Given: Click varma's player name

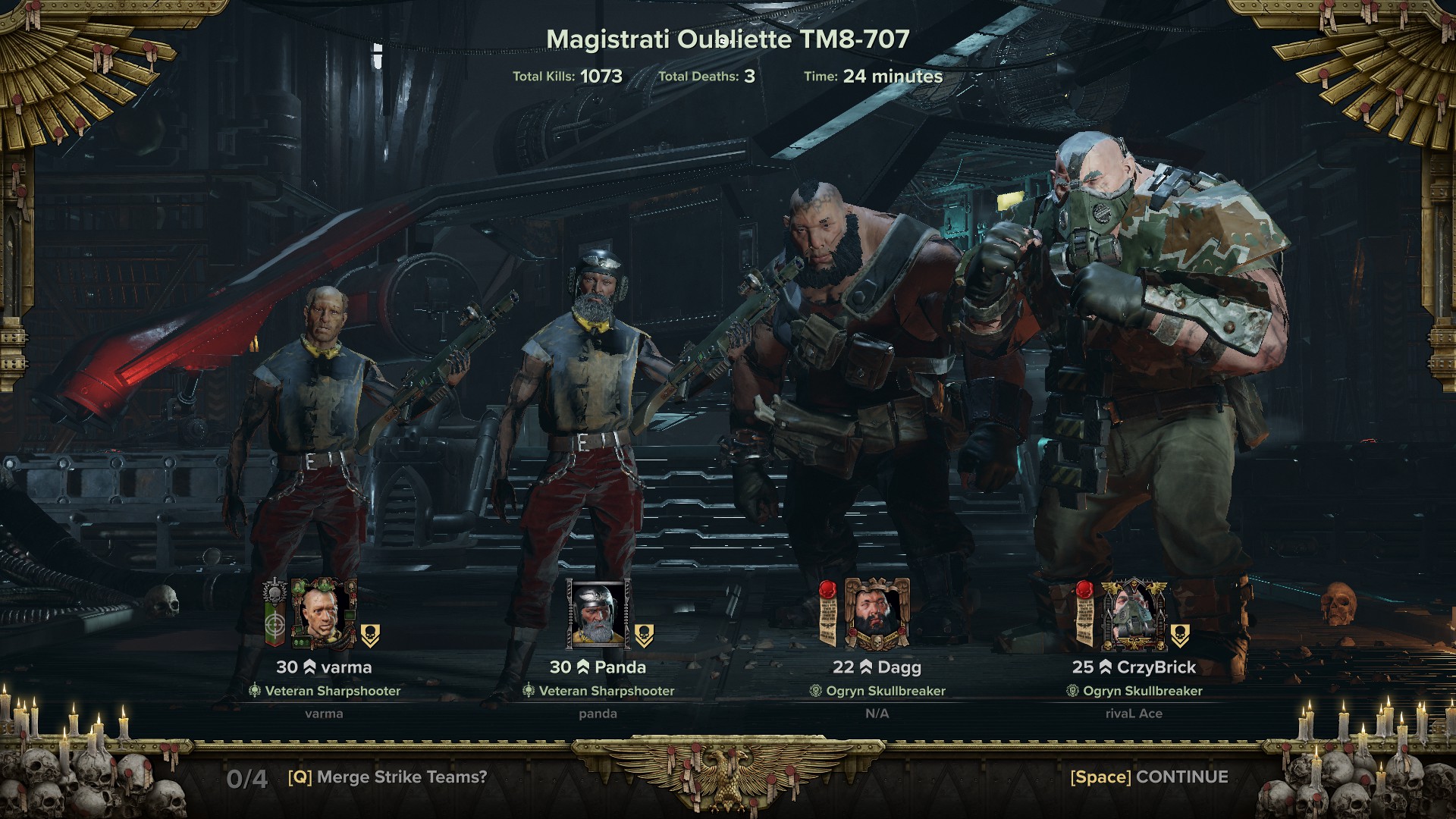Looking at the screenshot, I should coord(345,667).
